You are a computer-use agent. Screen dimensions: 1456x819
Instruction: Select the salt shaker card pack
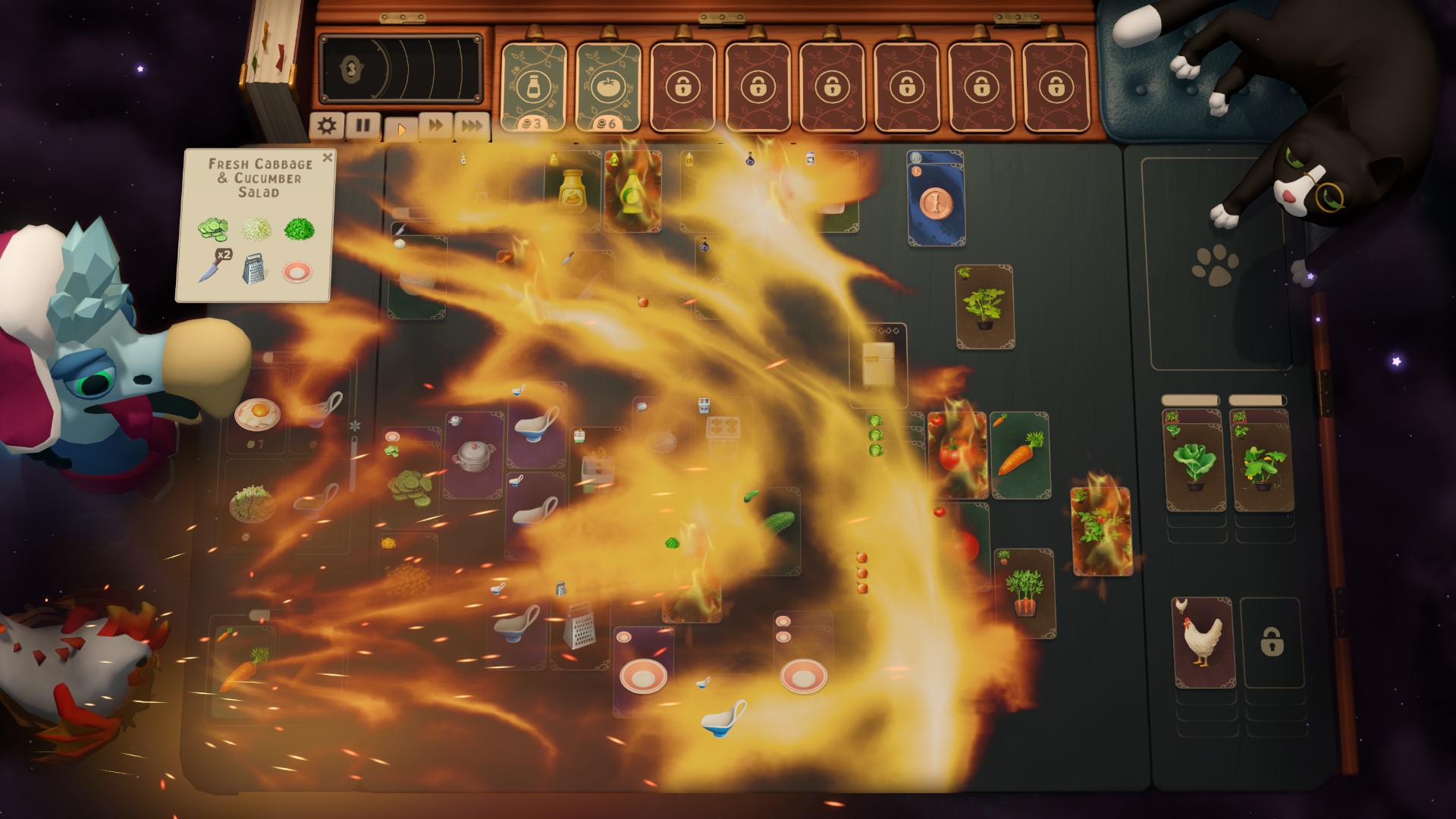pyautogui.click(x=534, y=87)
